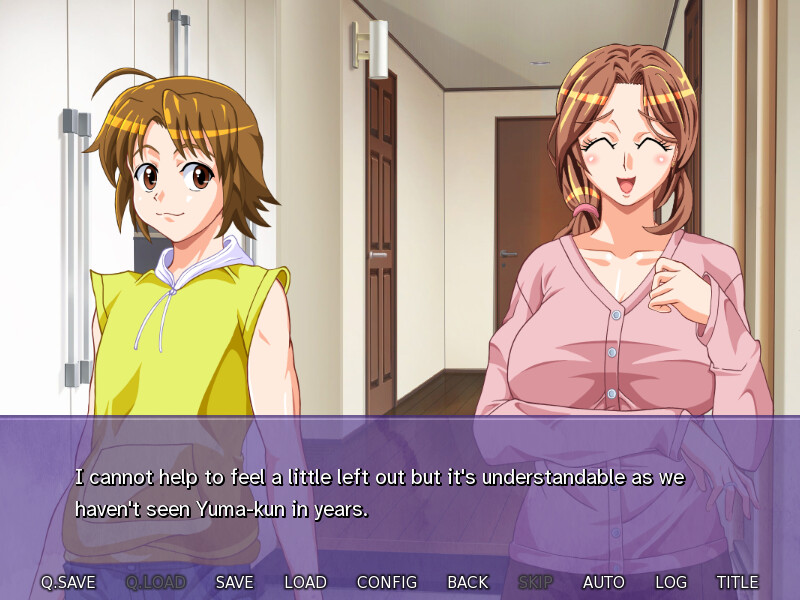Viewport: 800px width, 600px height.
Task: Click the Q.SAVE quick save button
Action: [66, 582]
